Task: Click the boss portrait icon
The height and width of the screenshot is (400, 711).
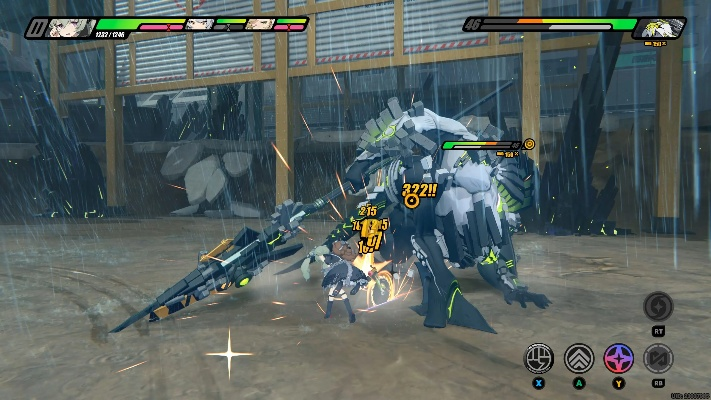Action: pos(662,27)
